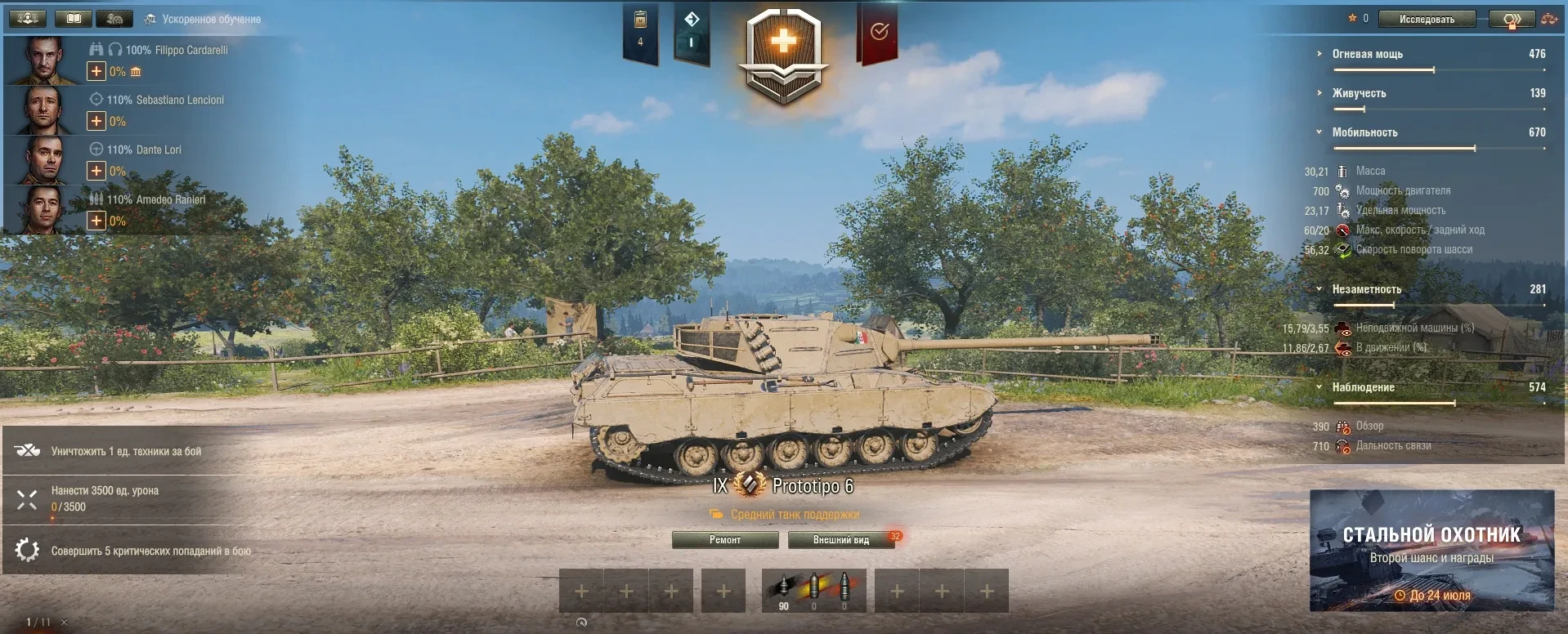Screen dimensions: 1568x634
Task: Open the crew book icon button
Action: click(x=74, y=18)
